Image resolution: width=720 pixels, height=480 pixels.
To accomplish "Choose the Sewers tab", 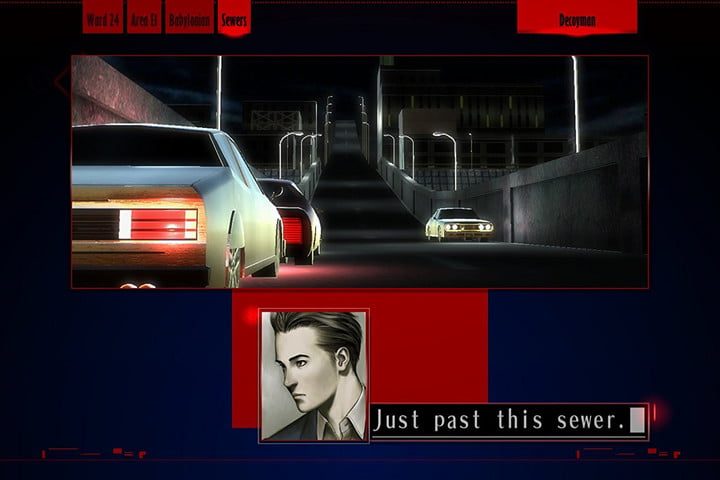I will [234, 18].
